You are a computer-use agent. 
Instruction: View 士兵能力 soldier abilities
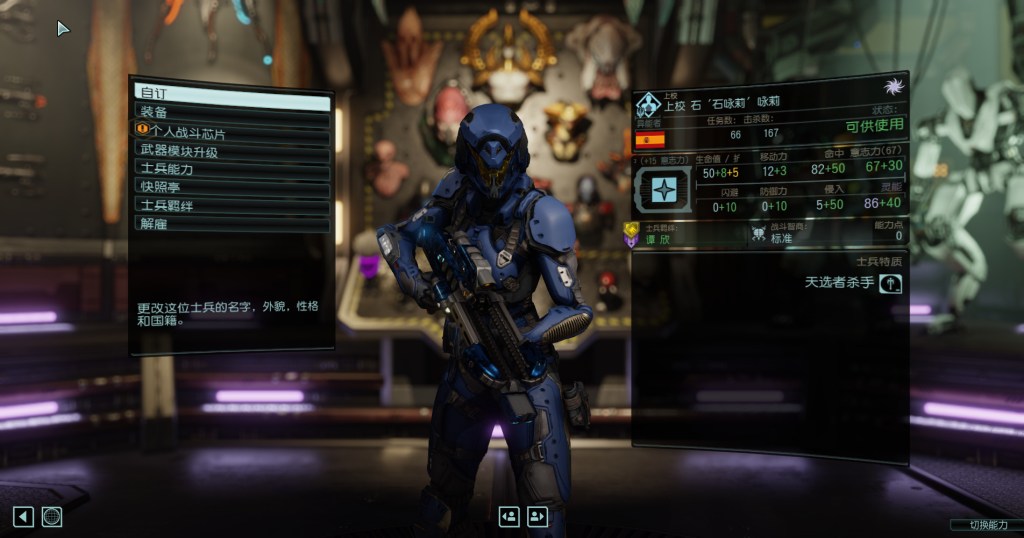[x=232, y=169]
